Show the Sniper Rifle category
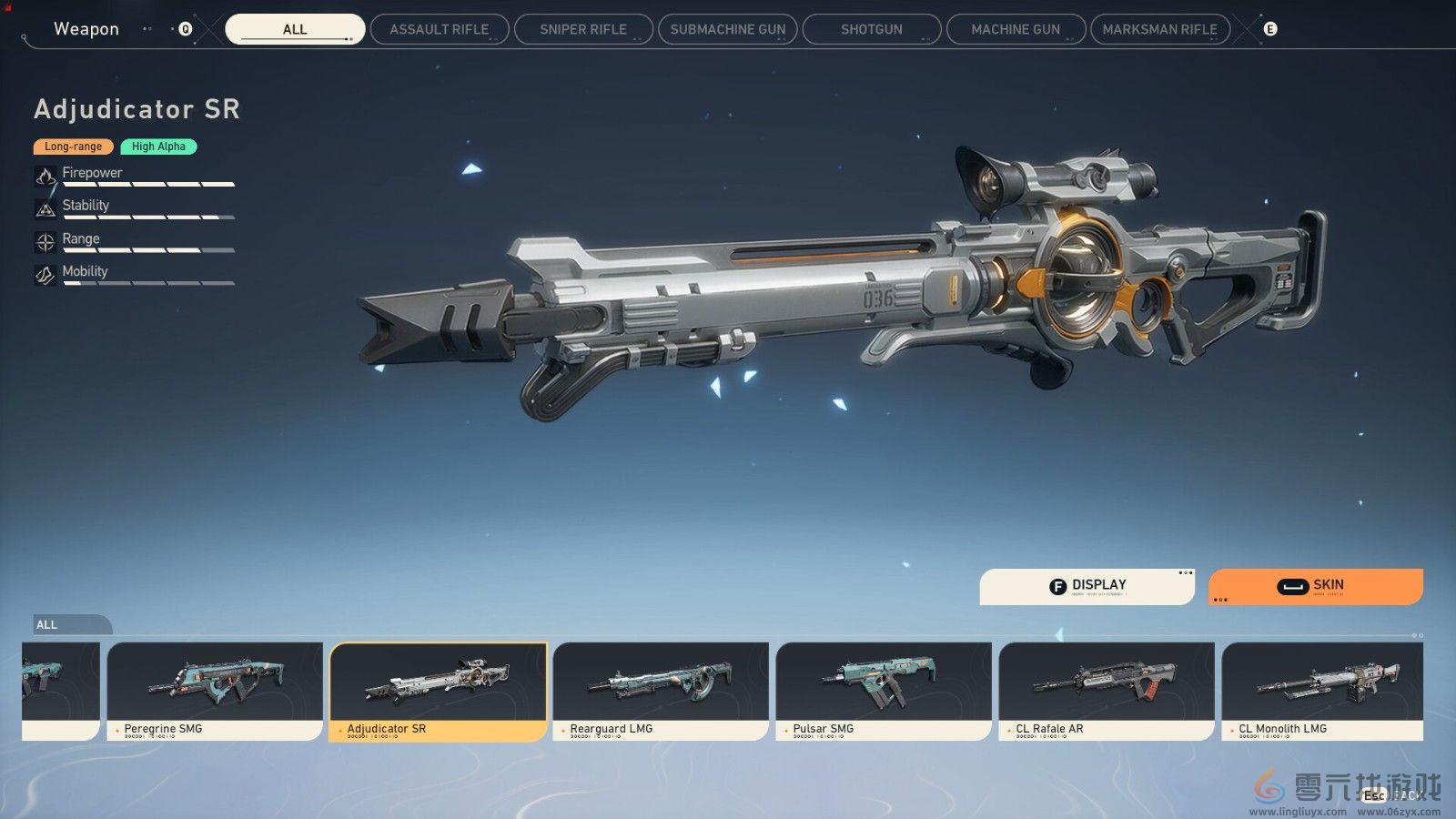Screen dimensions: 1456x819 click(583, 29)
